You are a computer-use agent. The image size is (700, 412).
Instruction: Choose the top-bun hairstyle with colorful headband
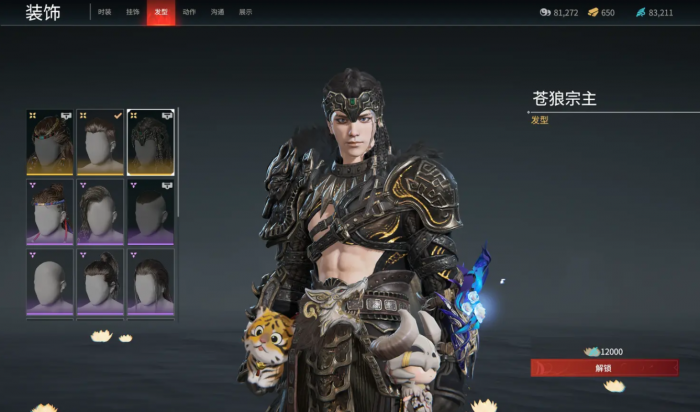[50, 212]
